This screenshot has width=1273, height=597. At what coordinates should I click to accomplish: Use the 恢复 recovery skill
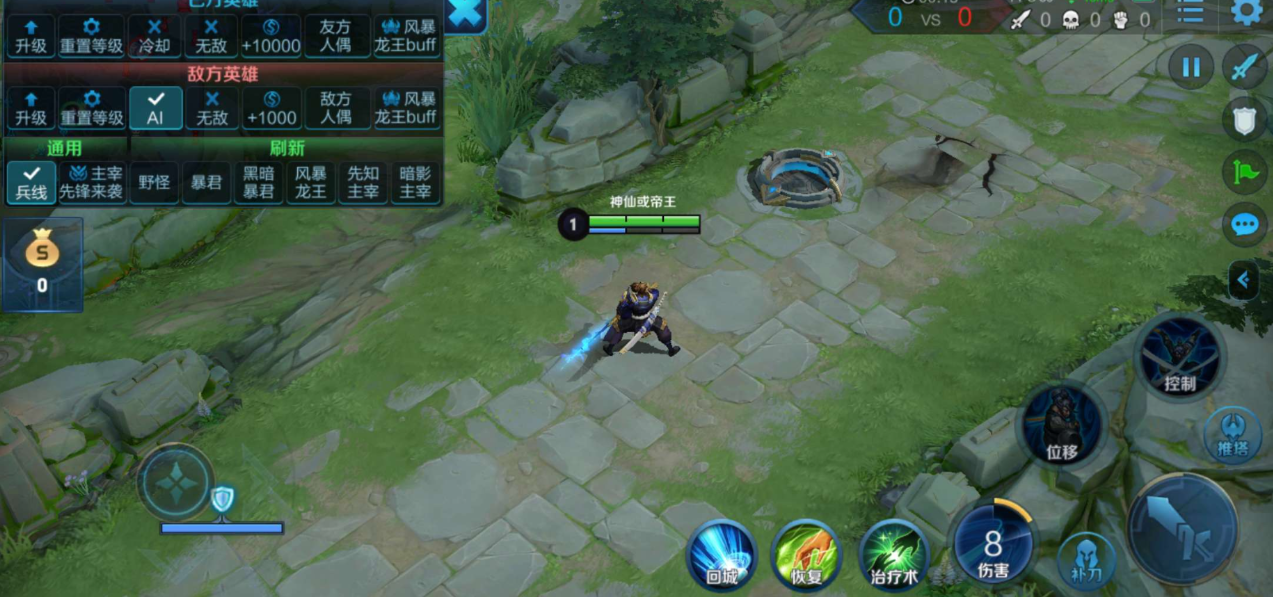tap(805, 555)
